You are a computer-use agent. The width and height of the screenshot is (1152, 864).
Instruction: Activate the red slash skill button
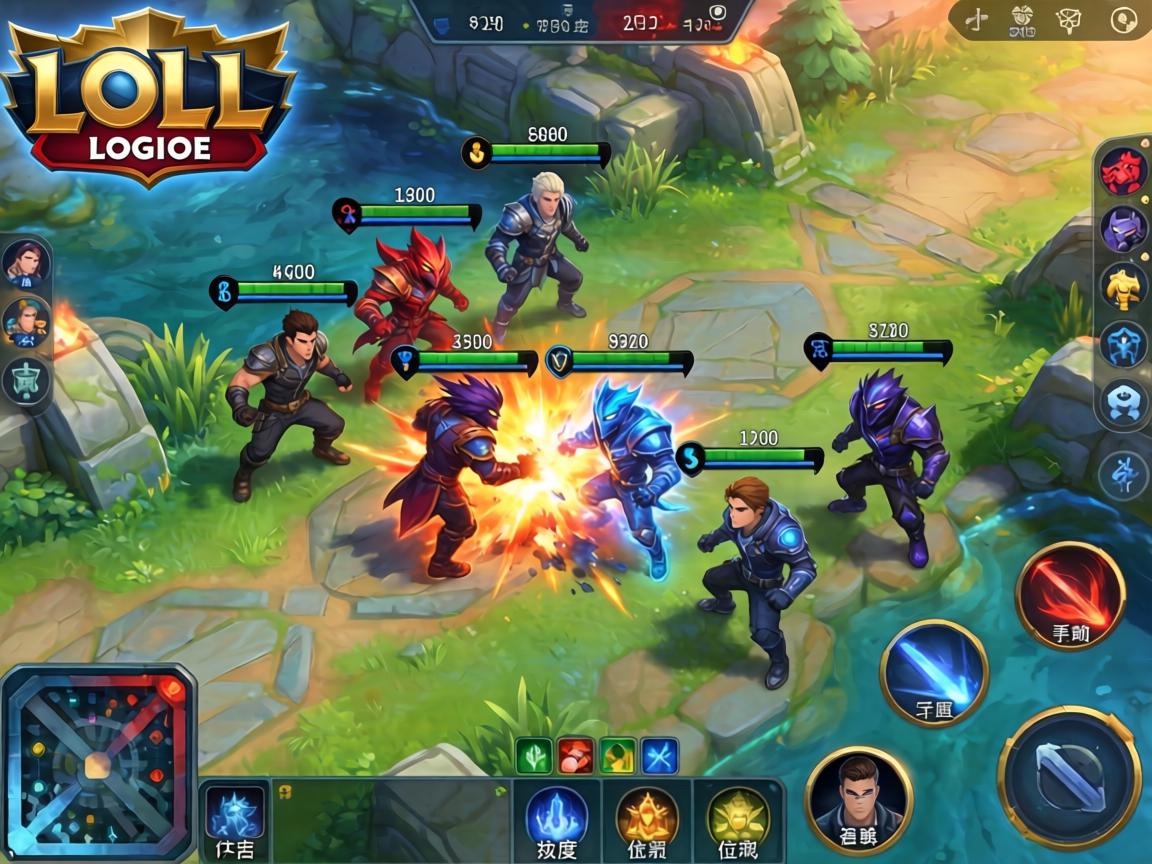[x=1070, y=595]
